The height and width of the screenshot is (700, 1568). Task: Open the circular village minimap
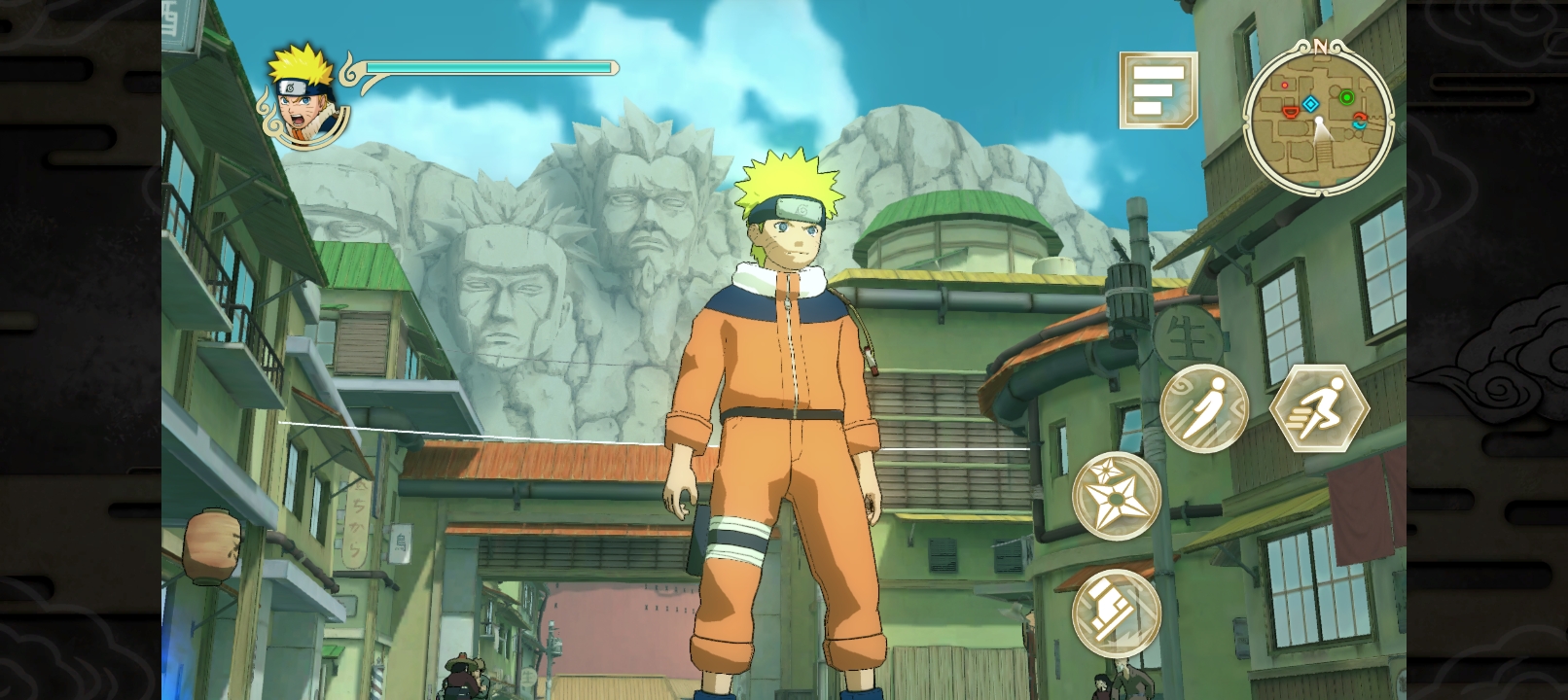[1318, 116]
